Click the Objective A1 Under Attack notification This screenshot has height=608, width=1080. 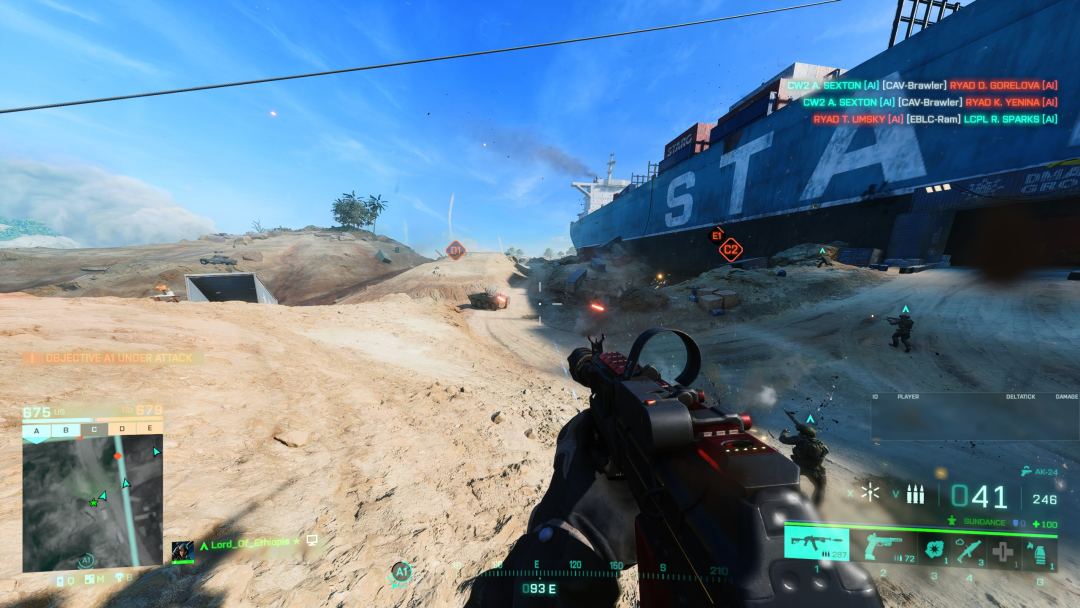coord(112,357)
